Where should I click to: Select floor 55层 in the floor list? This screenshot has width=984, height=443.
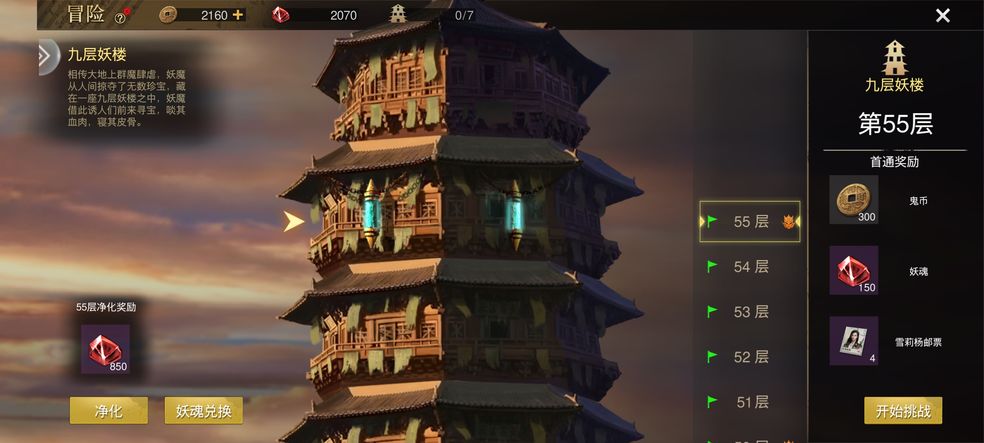[x=750, y=222]
